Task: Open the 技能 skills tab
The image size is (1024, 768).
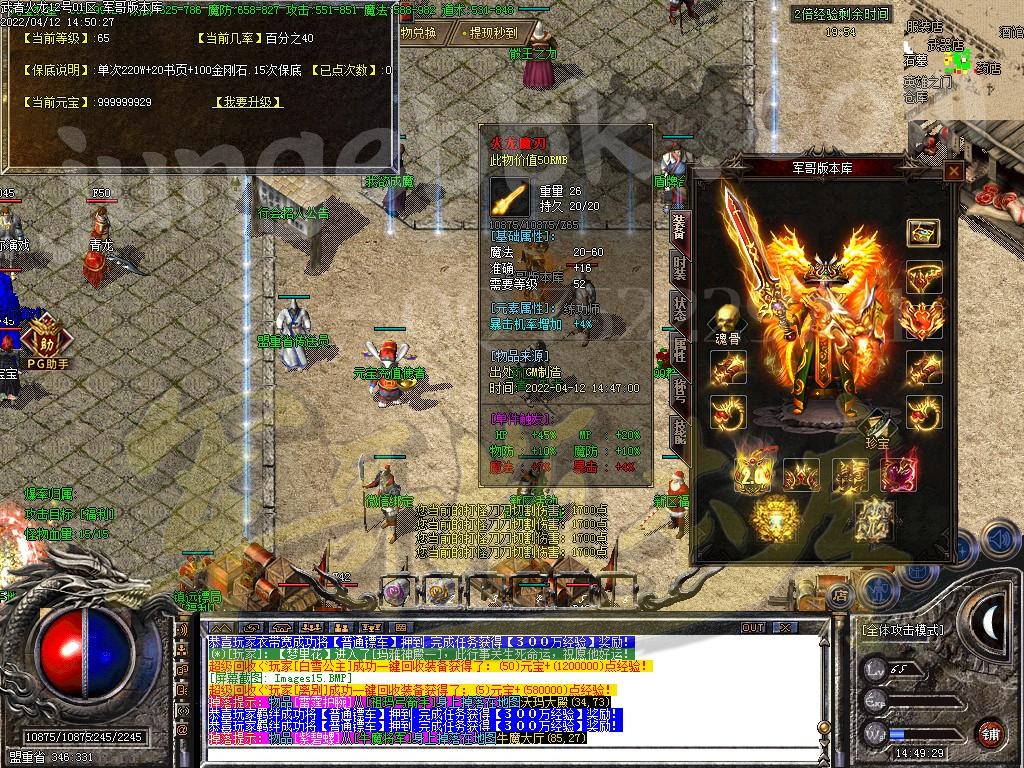Action: 679,430
